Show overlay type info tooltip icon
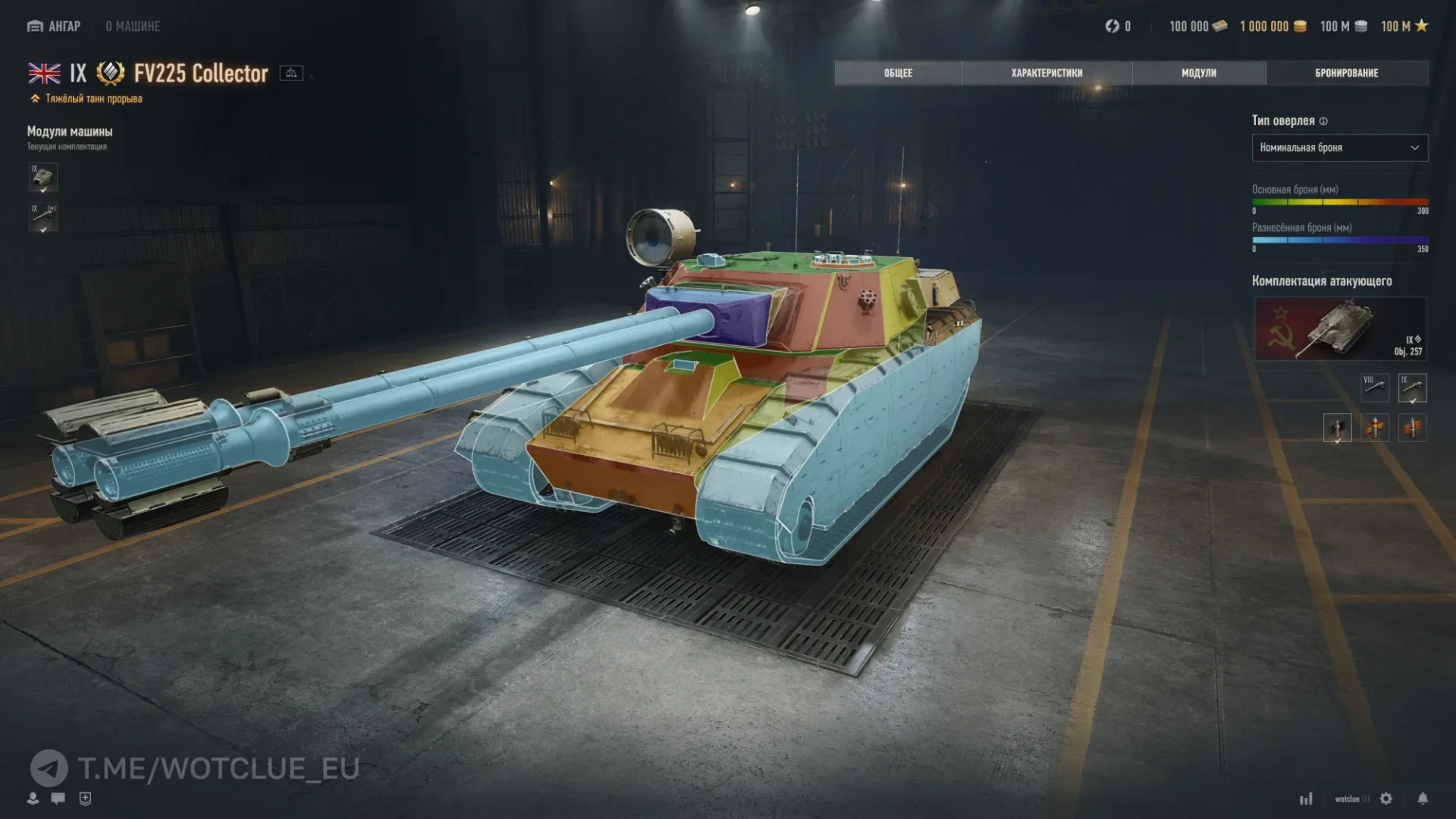Image resolution: width=1456 pixels, height=819 pixels. 1323,121
